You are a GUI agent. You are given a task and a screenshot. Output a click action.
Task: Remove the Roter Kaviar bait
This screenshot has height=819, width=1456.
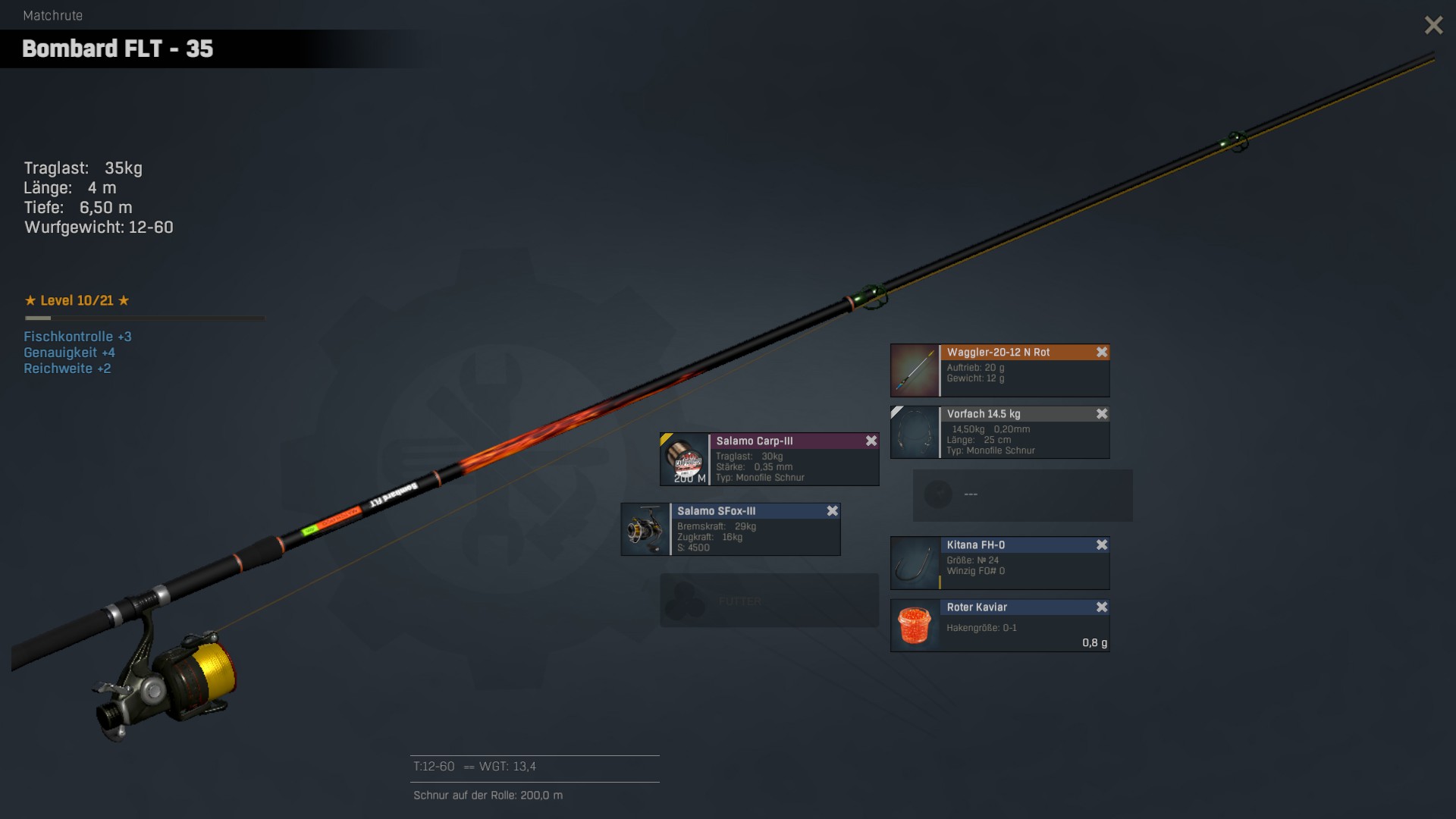pos(1102,607)
